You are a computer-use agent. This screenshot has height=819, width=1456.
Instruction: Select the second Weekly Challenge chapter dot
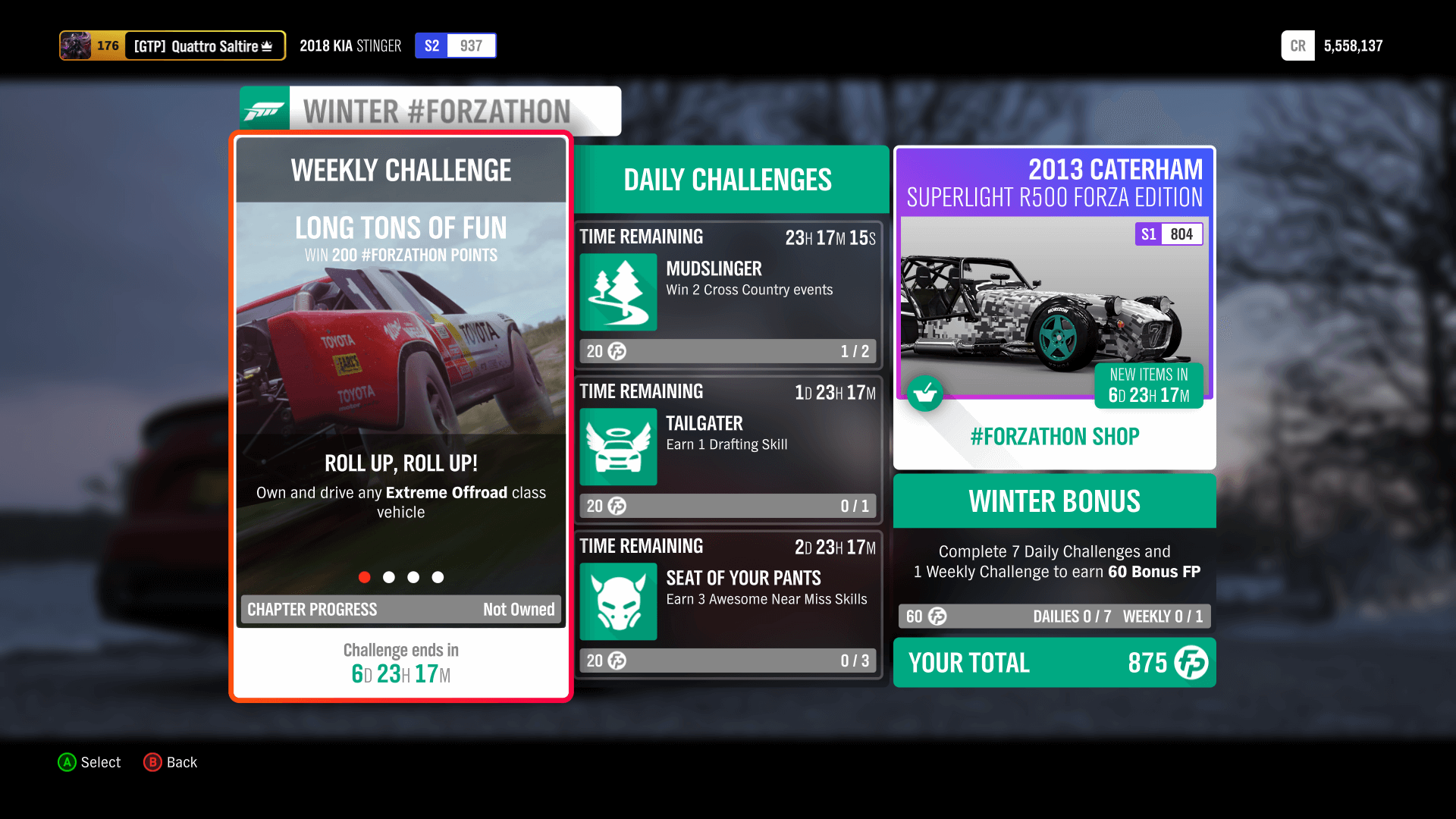389,577
